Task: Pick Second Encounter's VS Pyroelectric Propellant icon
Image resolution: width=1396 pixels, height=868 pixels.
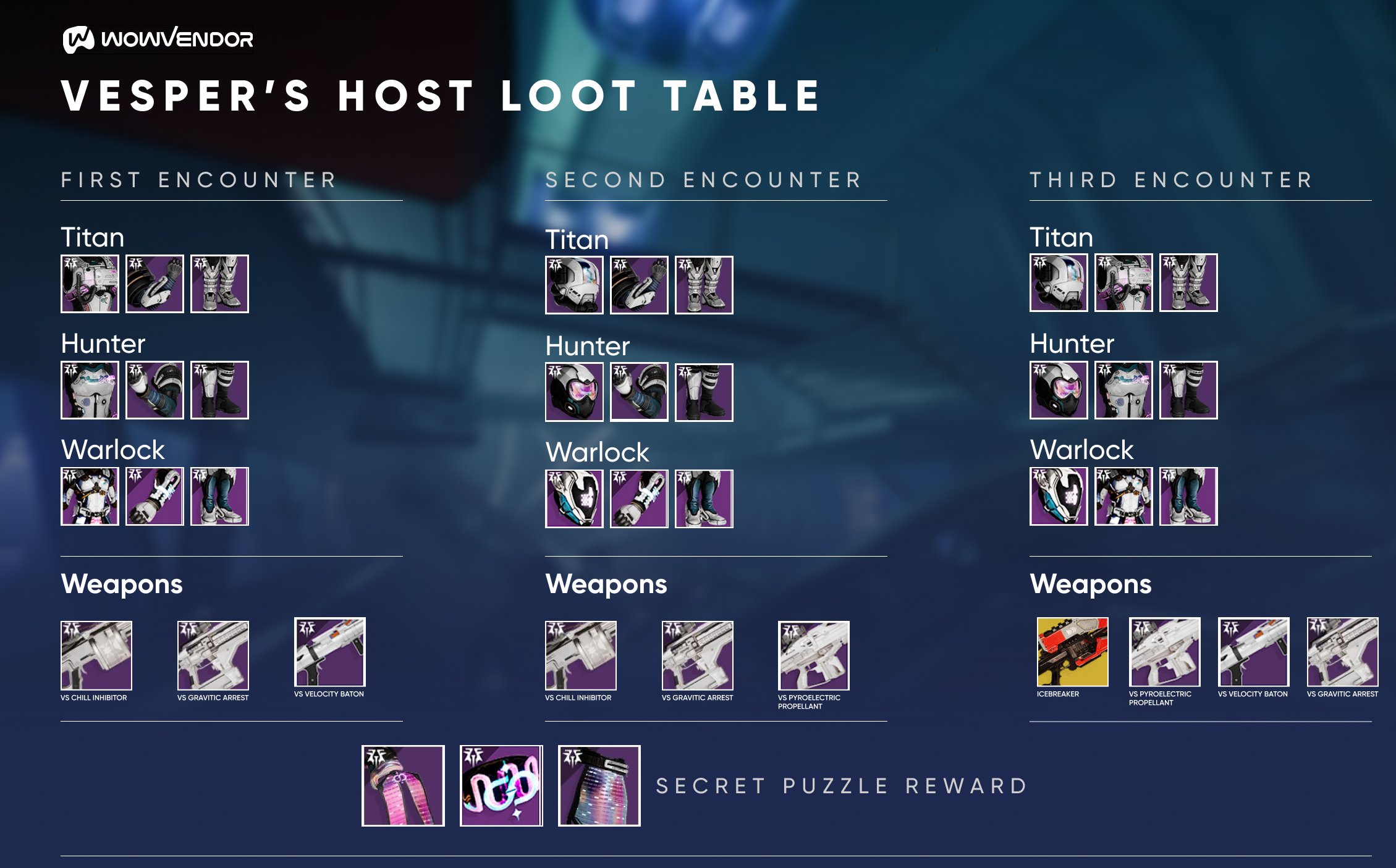Action: tap(813, 655)
